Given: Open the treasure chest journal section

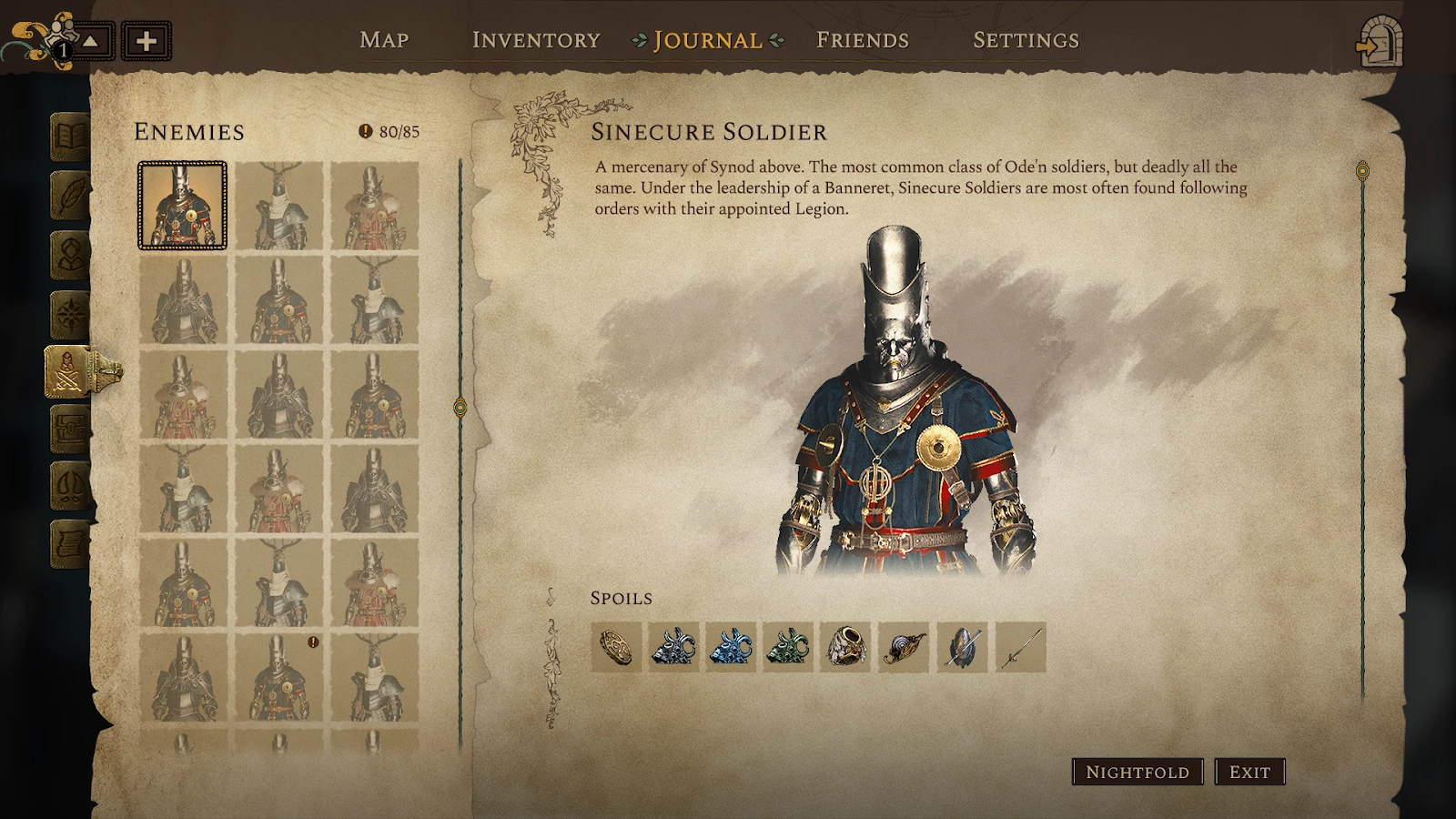Looking at the screenshot, I should tap(70, 429).
